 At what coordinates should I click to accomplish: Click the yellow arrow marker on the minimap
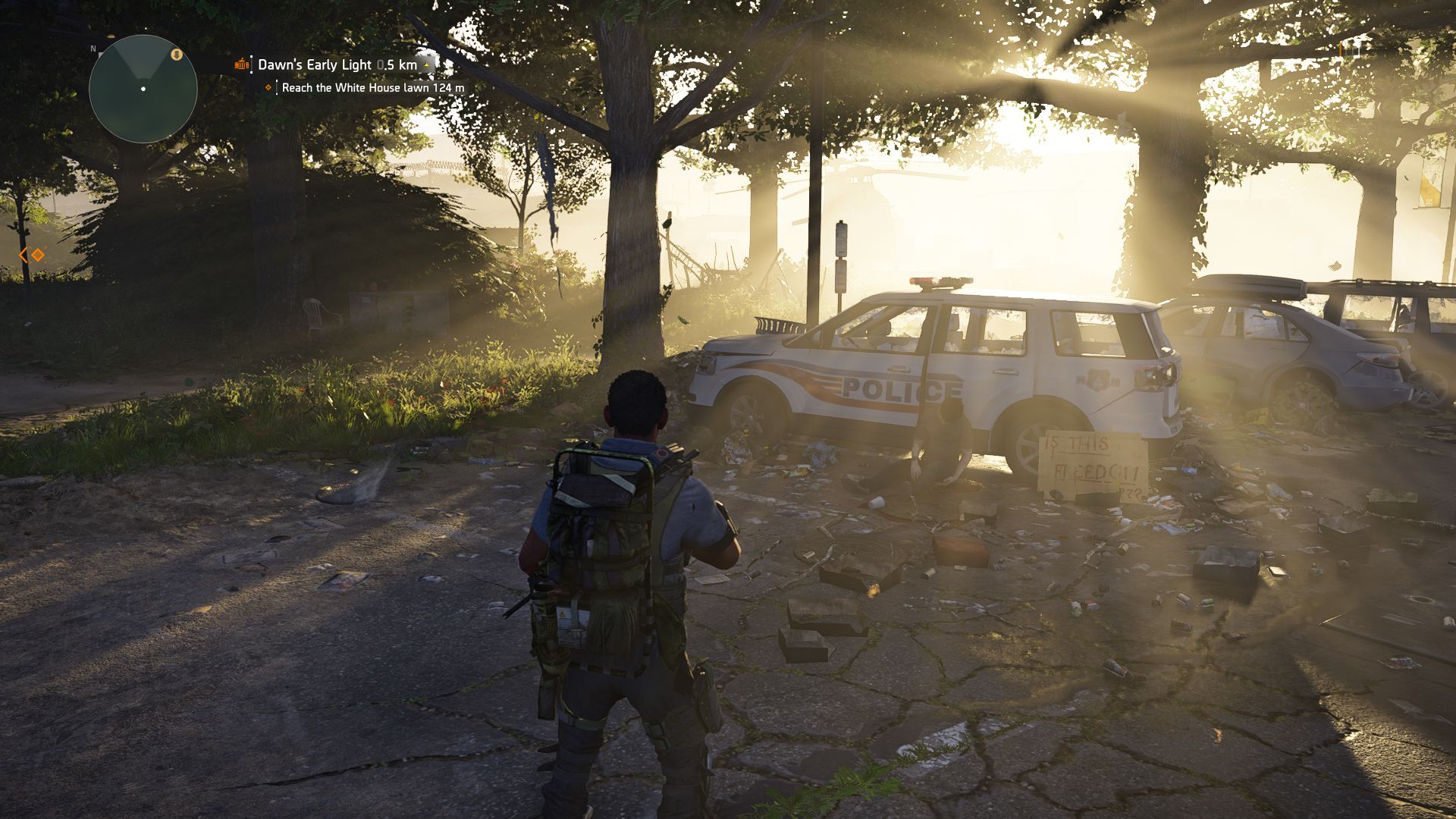click(x=177, y=55)
